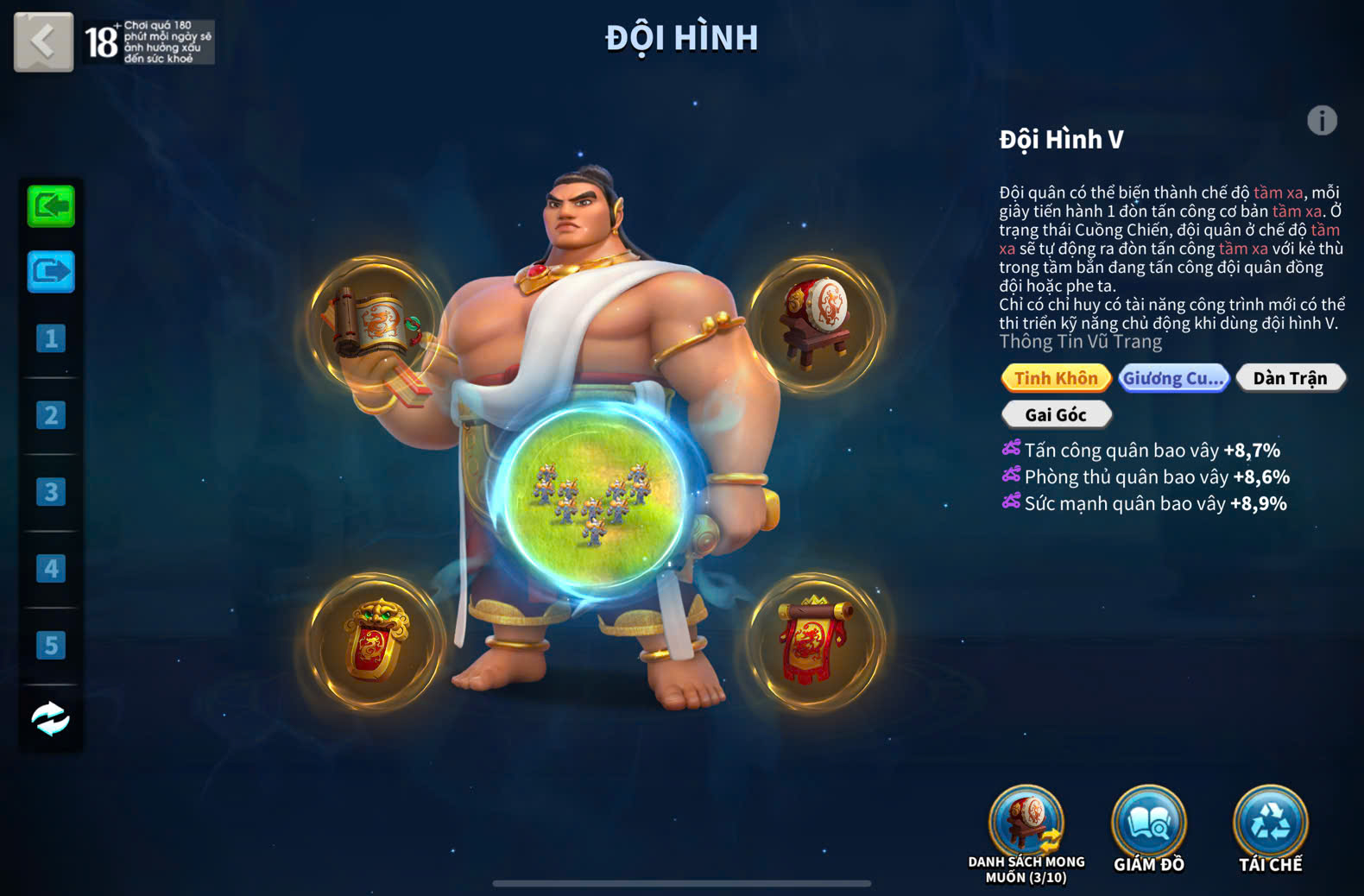Click the blue right-arrow export button
The image size is (1364, 896).
pos(51,272)
